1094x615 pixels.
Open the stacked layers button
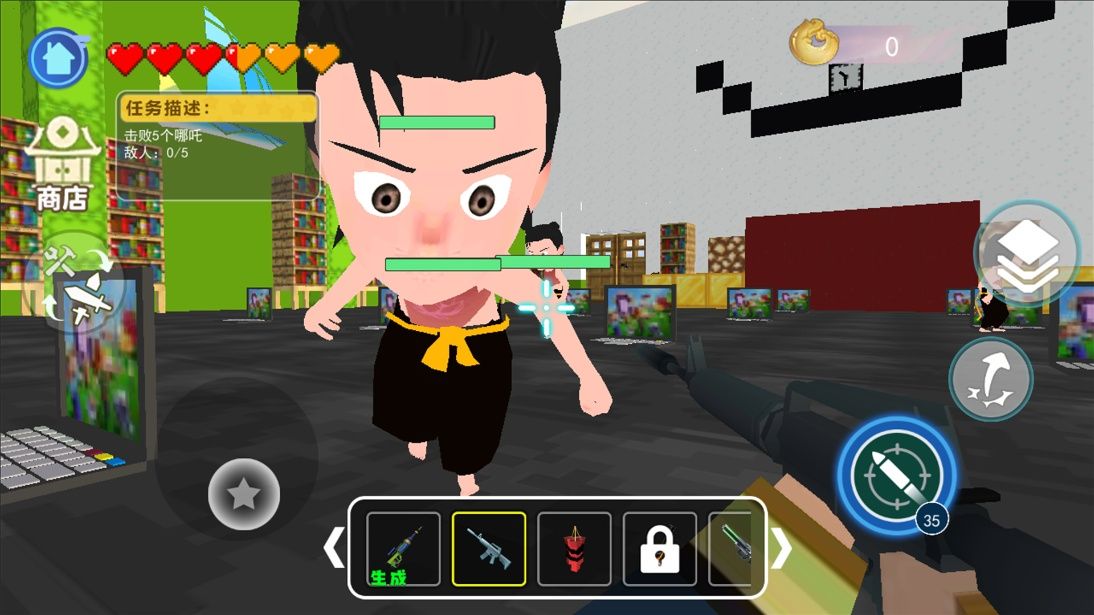tap(1027, 250)
